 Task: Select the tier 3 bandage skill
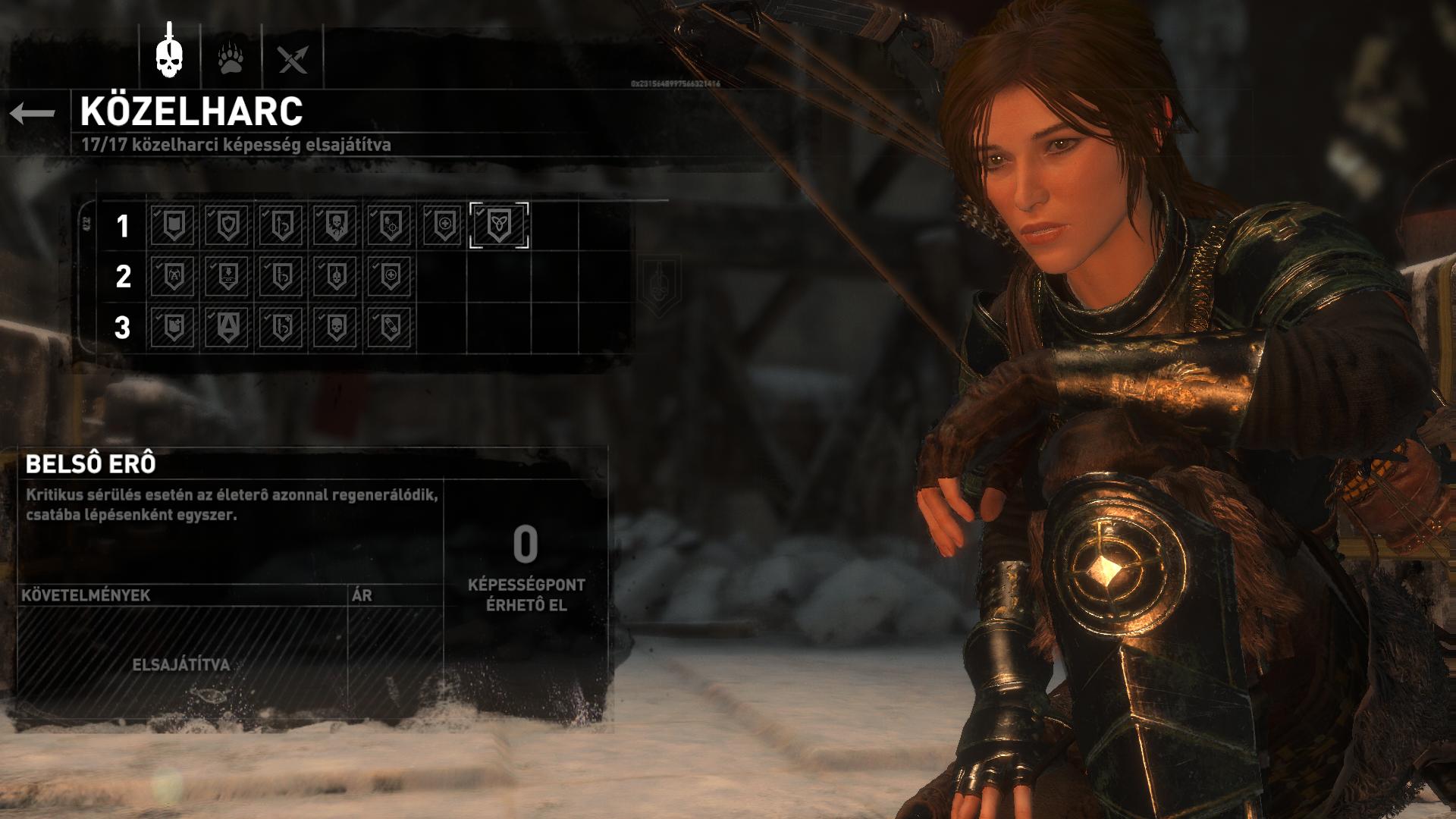click(x=390, y=328)
